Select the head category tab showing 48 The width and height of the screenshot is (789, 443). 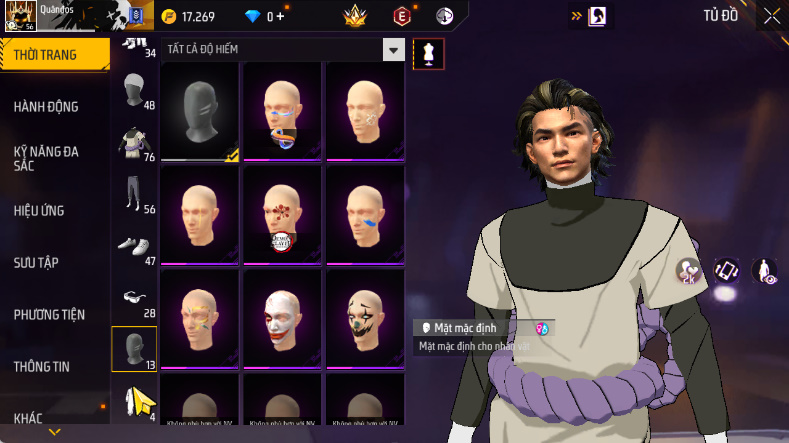(134, 95)
